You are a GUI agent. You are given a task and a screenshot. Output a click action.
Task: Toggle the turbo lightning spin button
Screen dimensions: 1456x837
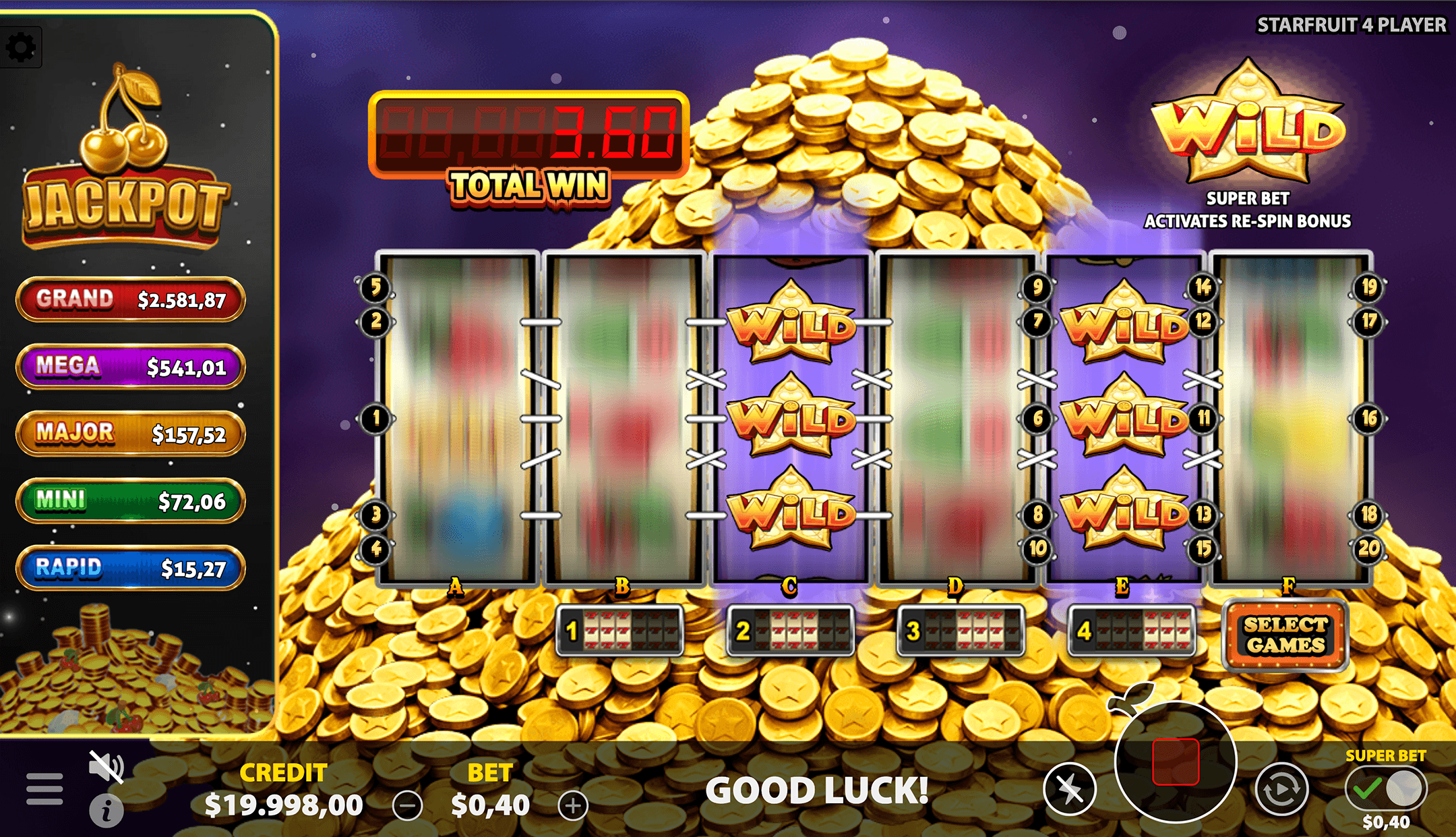(x=1069, y=789)
